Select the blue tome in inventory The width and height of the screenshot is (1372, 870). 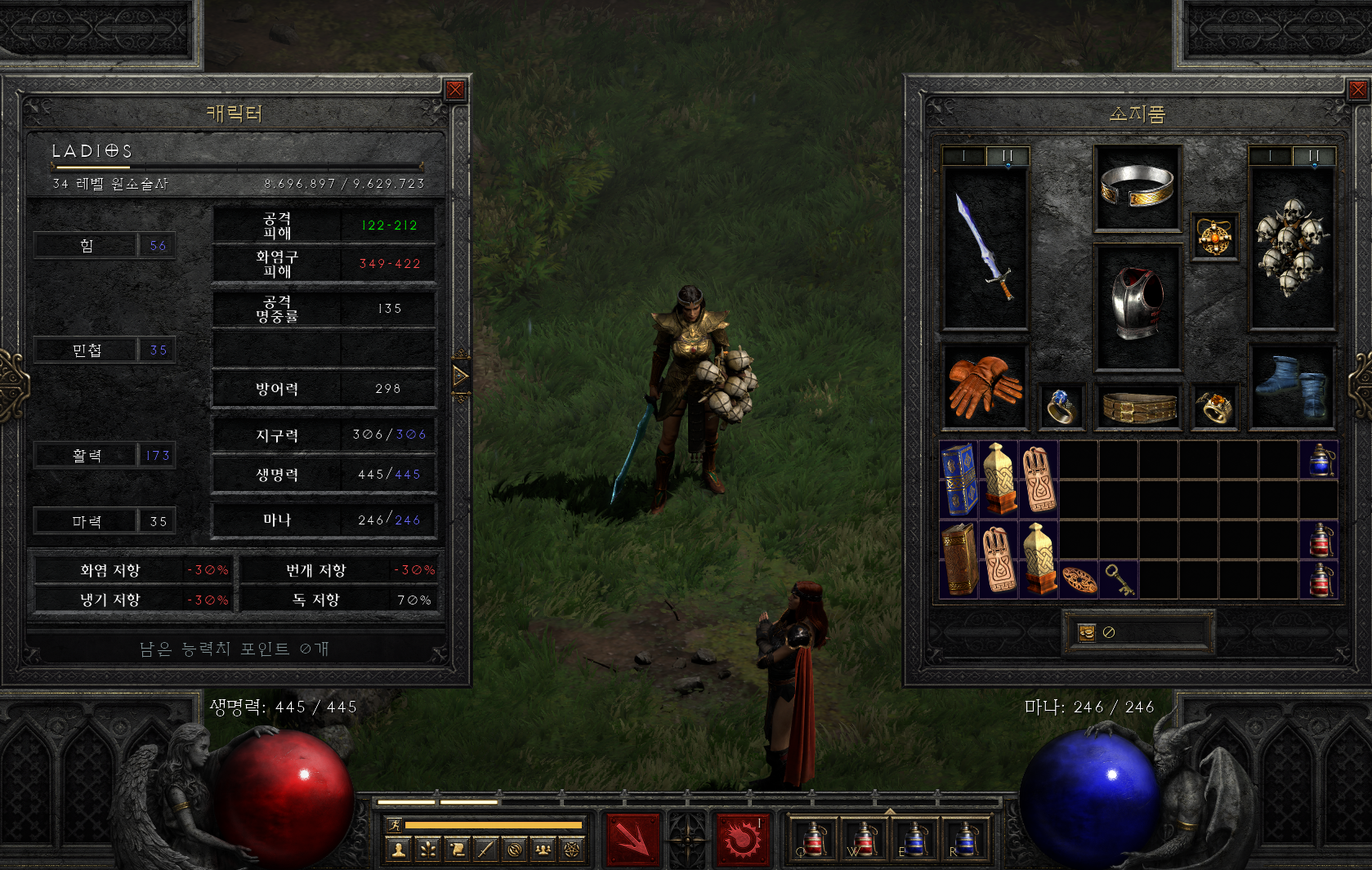tap(959, 479)
